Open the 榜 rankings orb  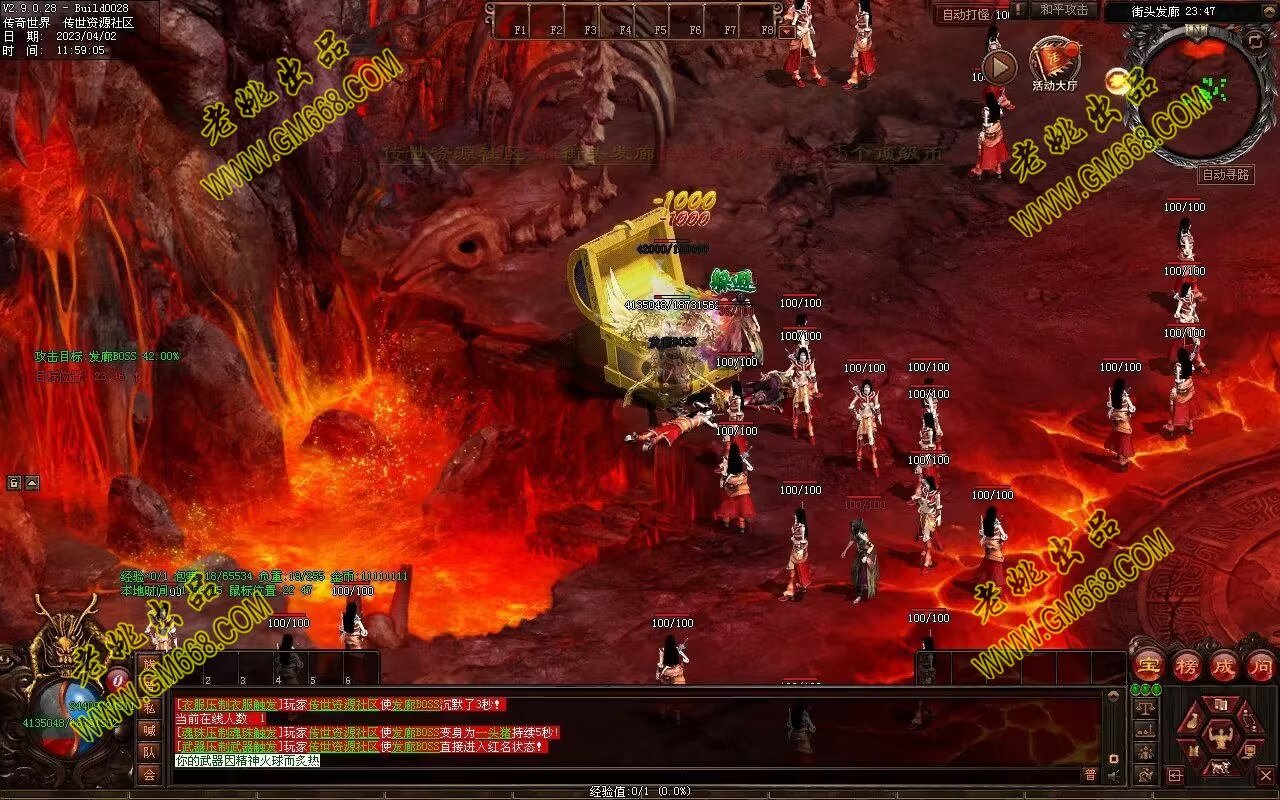[x=1187, y=665]
